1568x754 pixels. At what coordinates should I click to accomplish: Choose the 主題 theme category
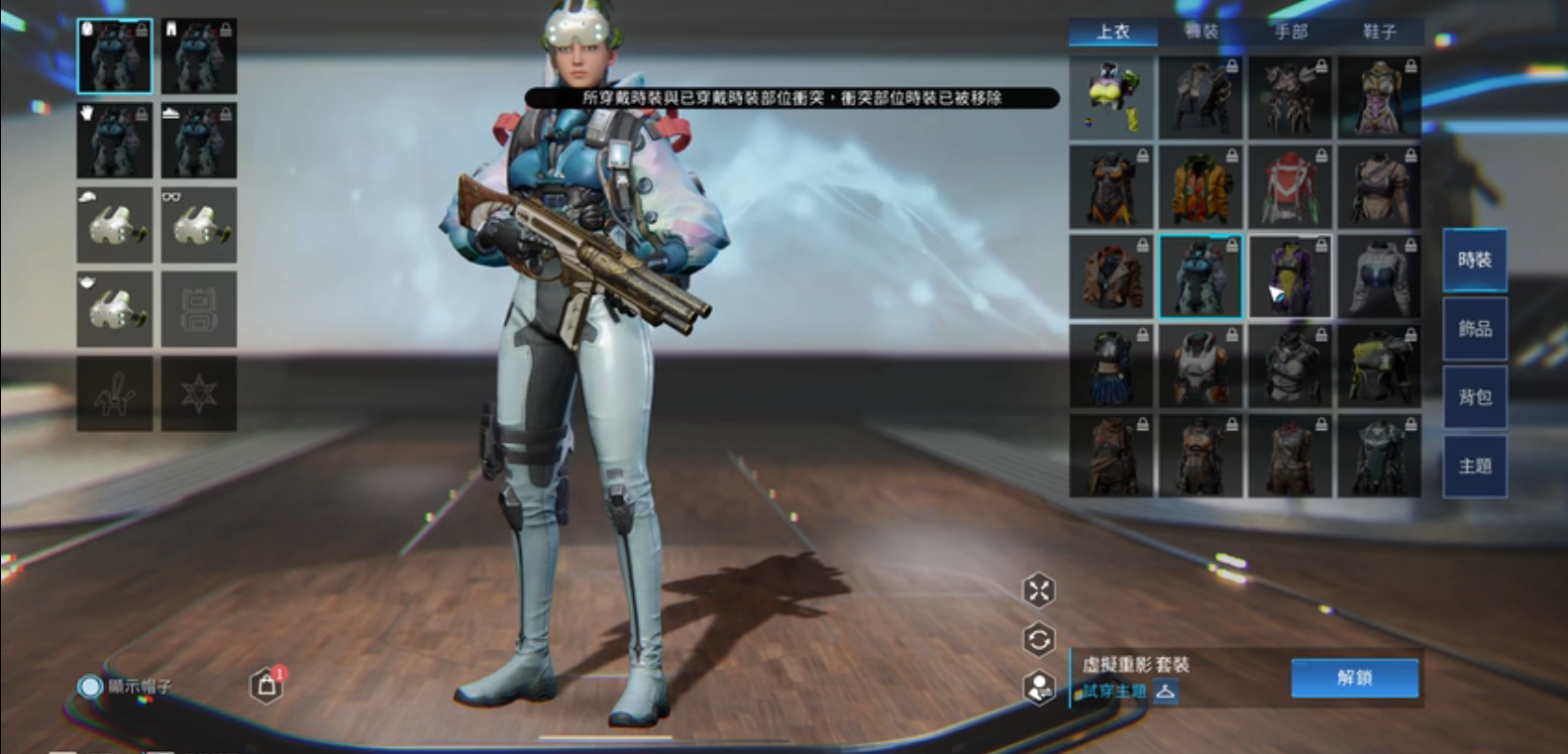coord(1474,466)
